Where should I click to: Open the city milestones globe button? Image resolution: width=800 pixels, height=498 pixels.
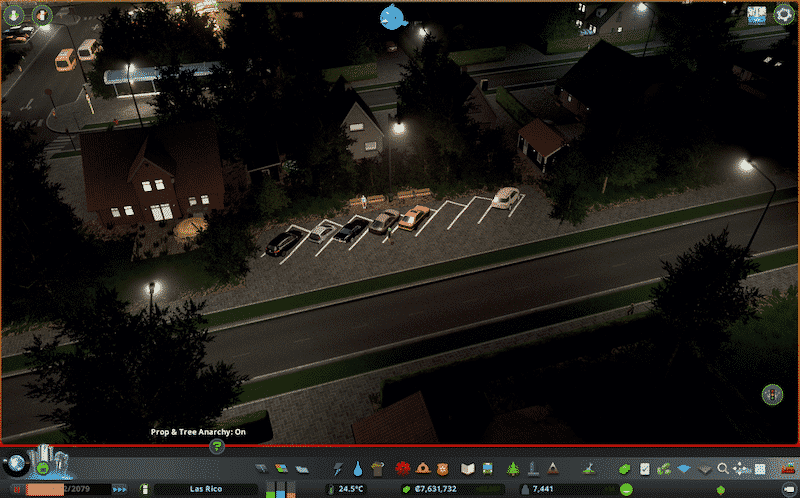click(x=16, y=464)
